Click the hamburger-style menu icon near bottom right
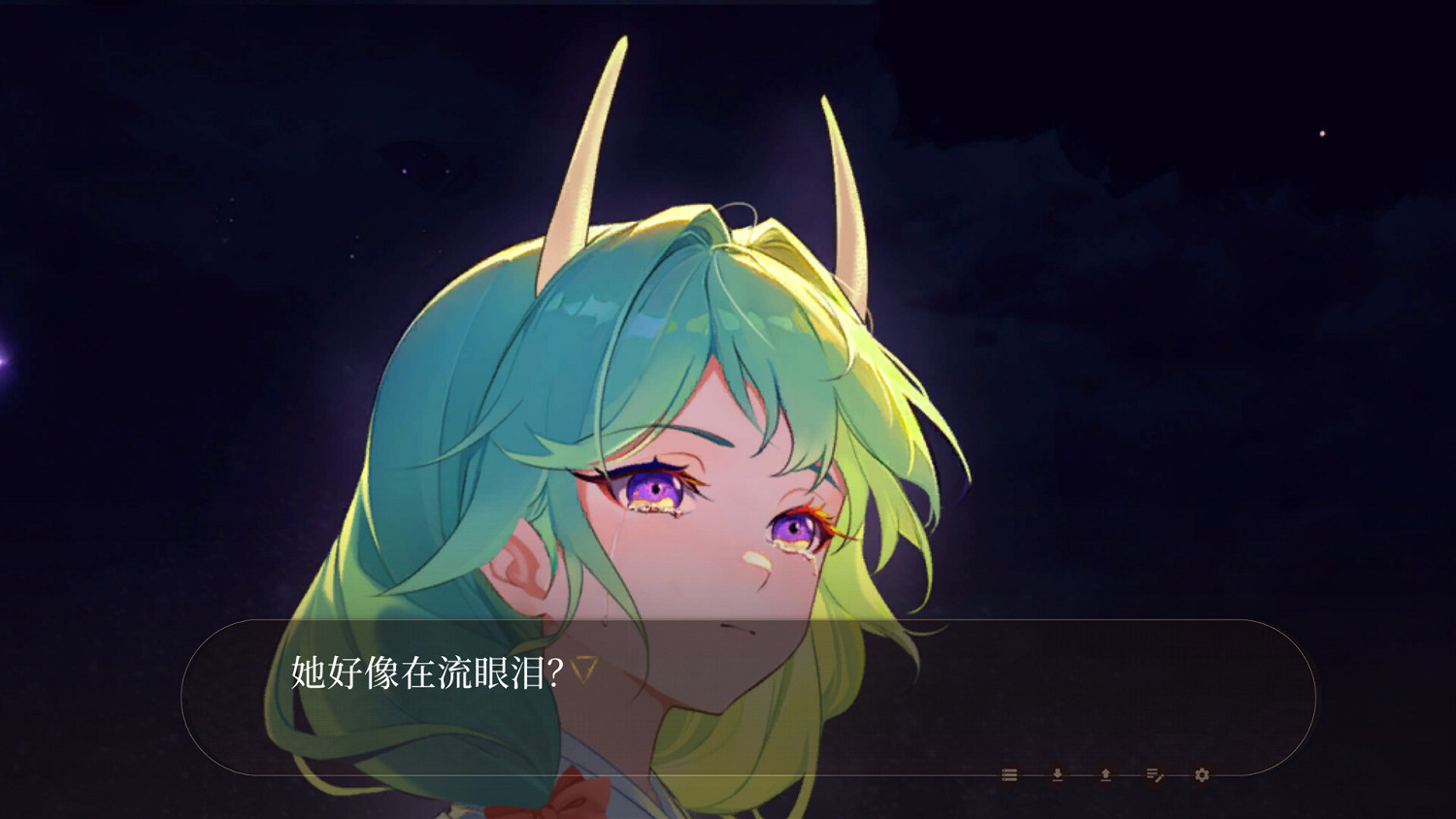The height and width of the screenshot is (819, 1456). (1009, 773)
